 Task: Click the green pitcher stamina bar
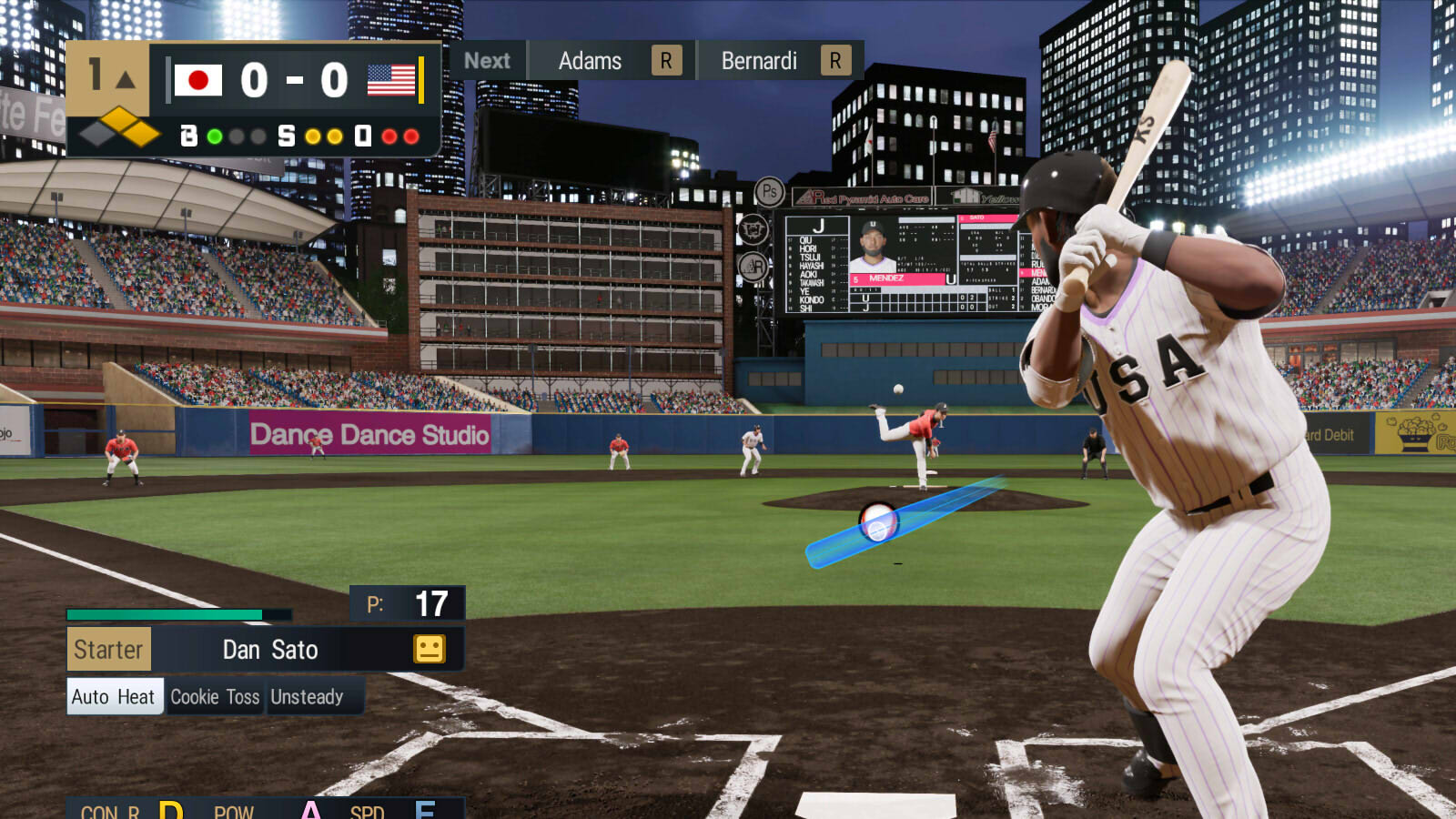164,614
